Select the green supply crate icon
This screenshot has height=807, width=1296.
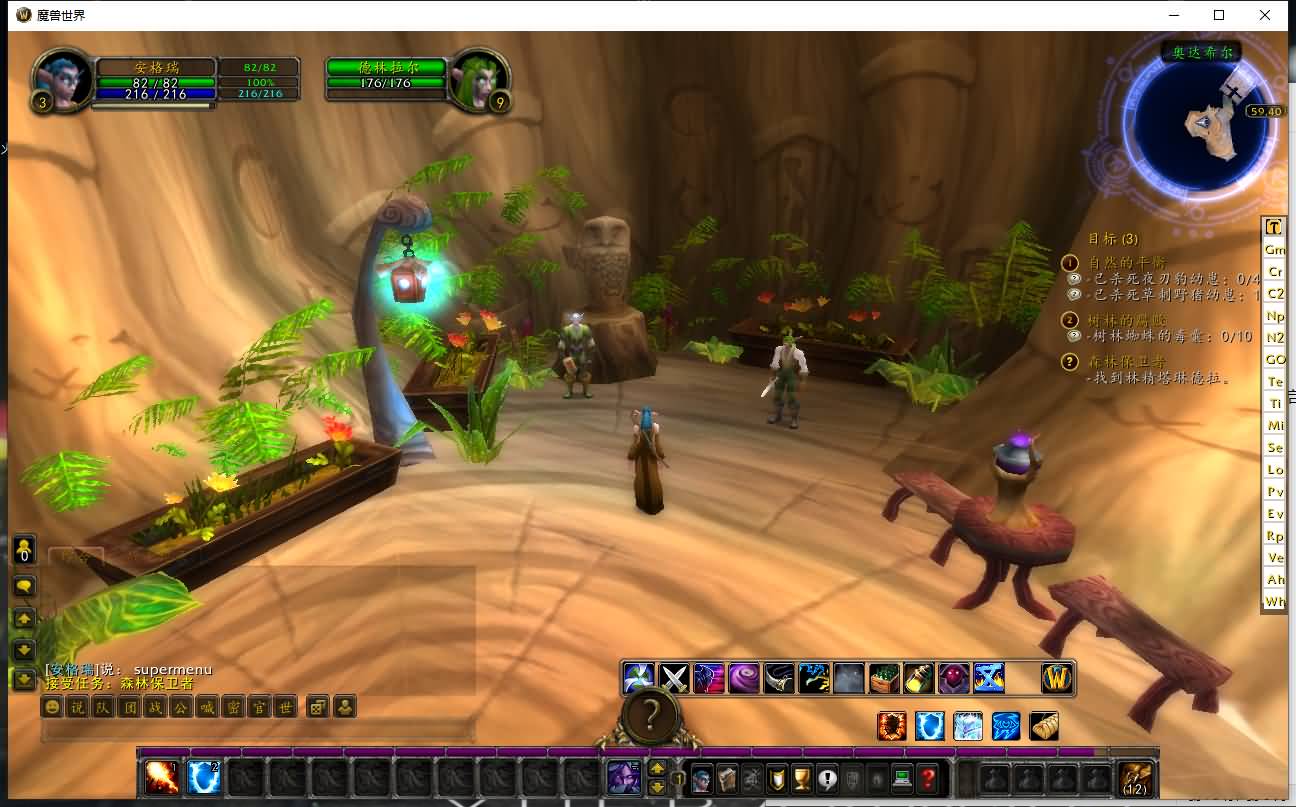pos(884,678)
